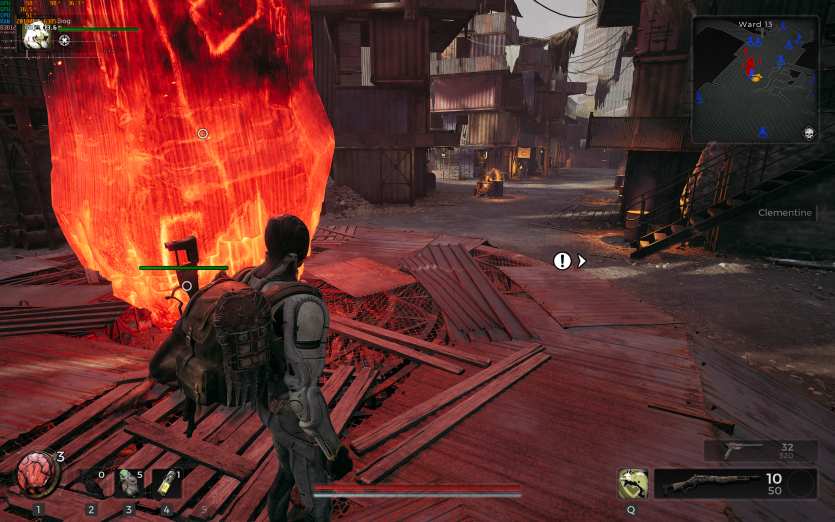Click the Dog companion portrait
The height and width of the screenshot is (522, 835).
(37, 35)
